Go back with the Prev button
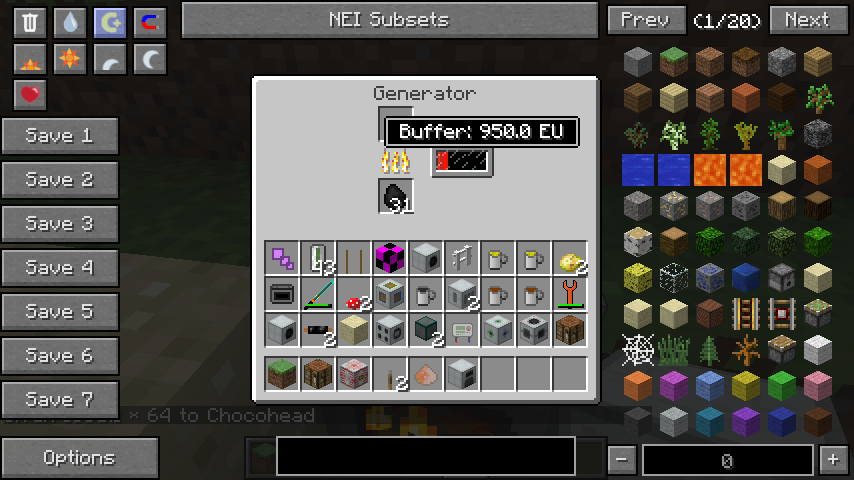The image size is (854, 480). [645, 20]
